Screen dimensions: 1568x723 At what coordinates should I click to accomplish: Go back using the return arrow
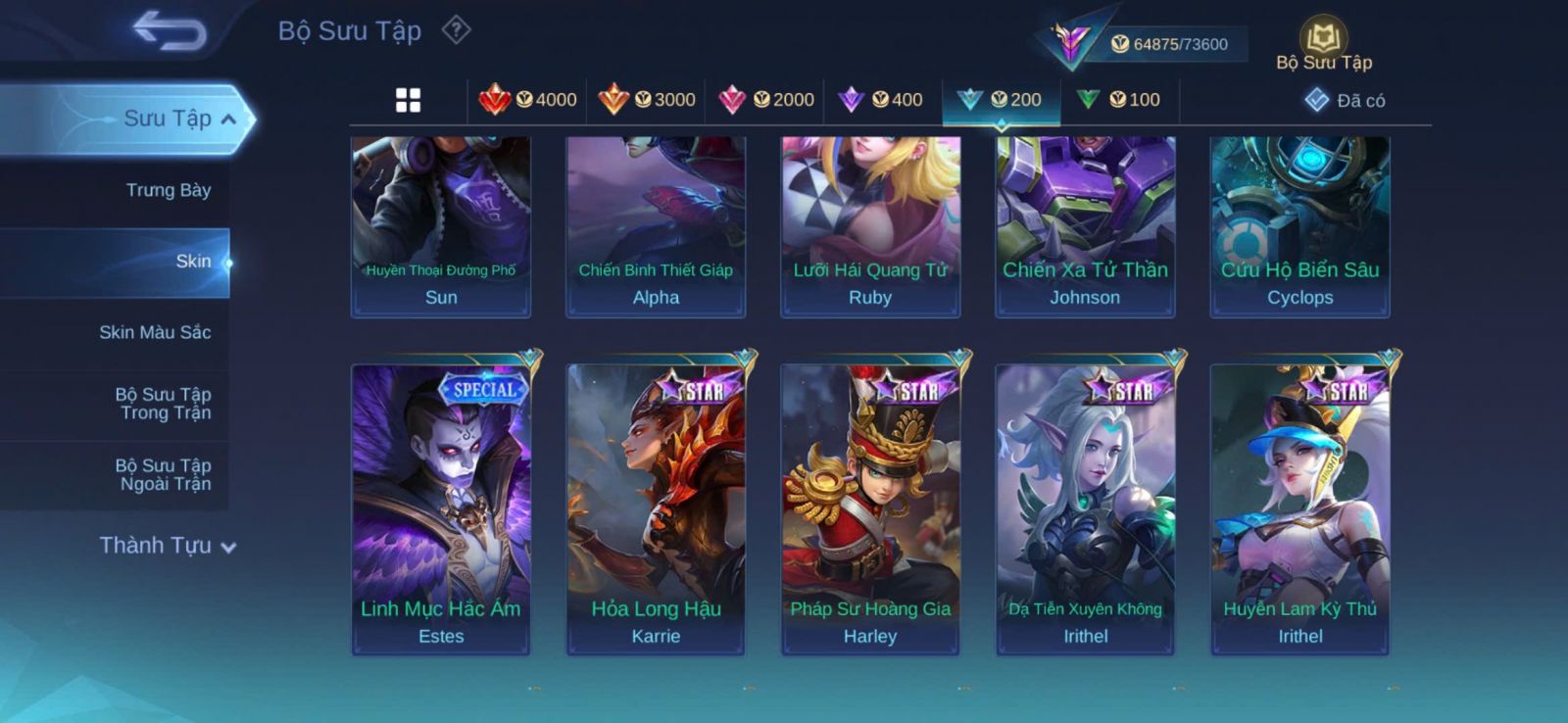(x=170, y=30)
